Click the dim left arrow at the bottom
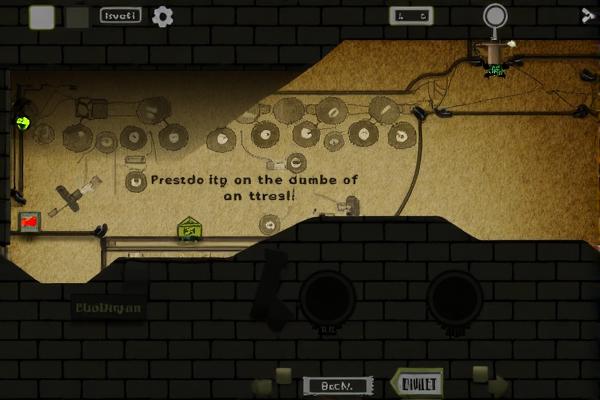600x400 pixels. click(x=264, y=383)
